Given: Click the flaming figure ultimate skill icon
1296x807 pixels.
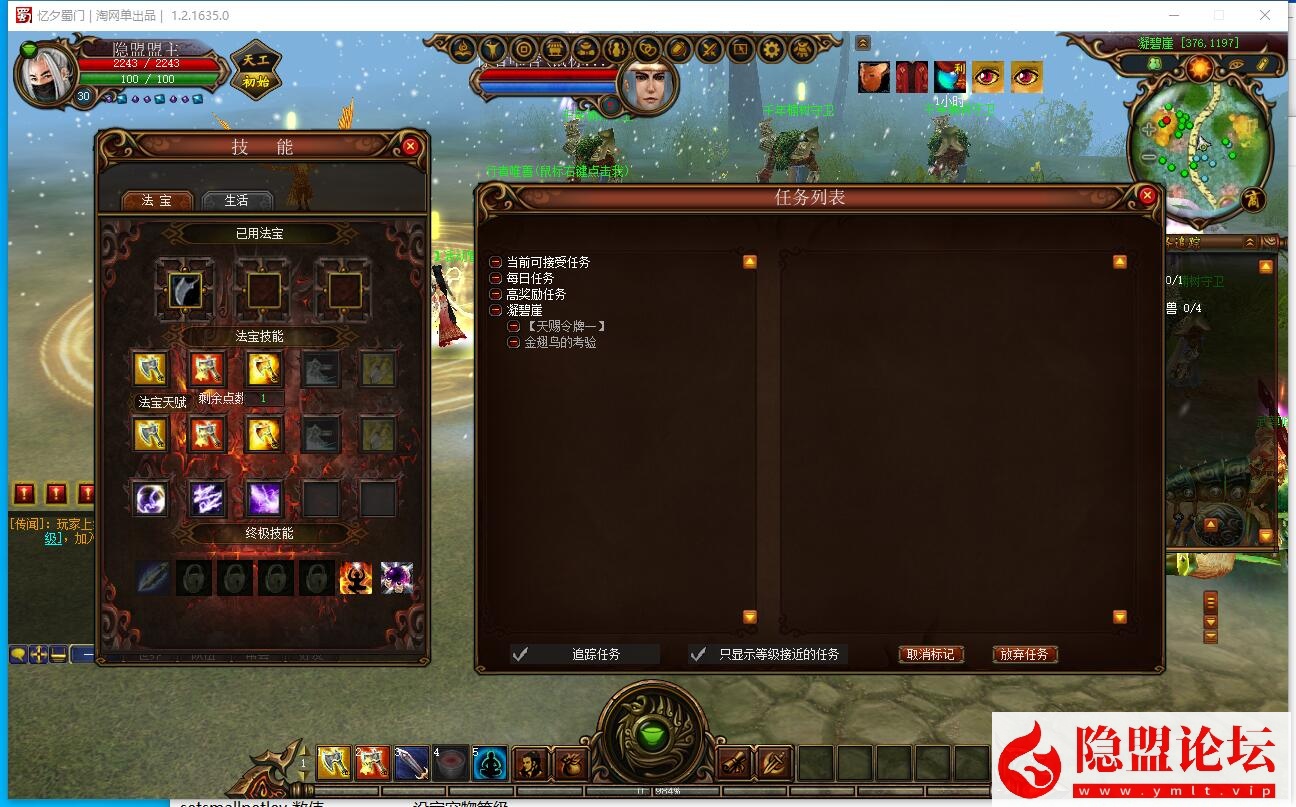Looking at the screenshot, I should [x=356, y=578].
